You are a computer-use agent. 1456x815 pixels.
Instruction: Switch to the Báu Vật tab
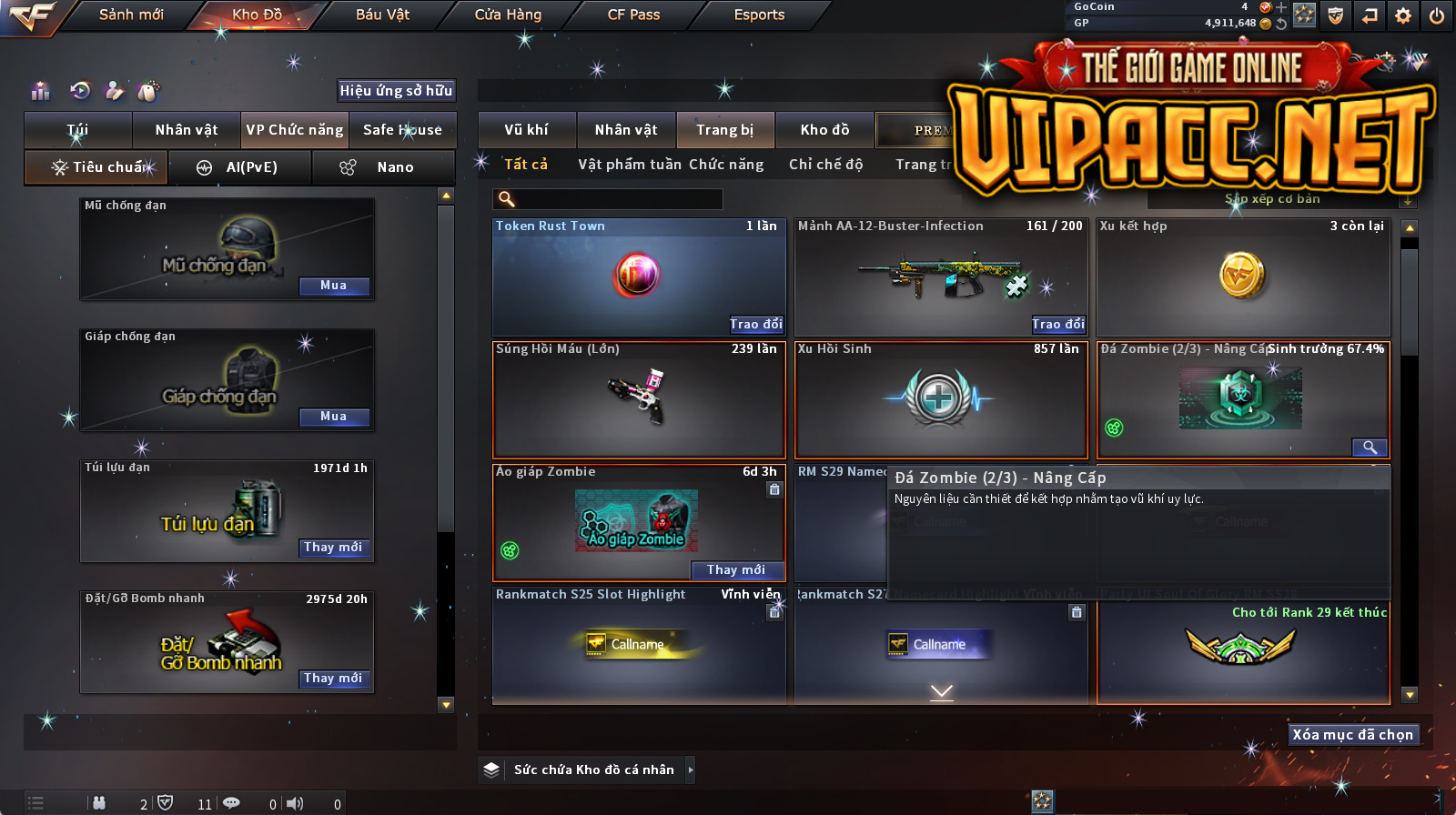click(382, 15)
